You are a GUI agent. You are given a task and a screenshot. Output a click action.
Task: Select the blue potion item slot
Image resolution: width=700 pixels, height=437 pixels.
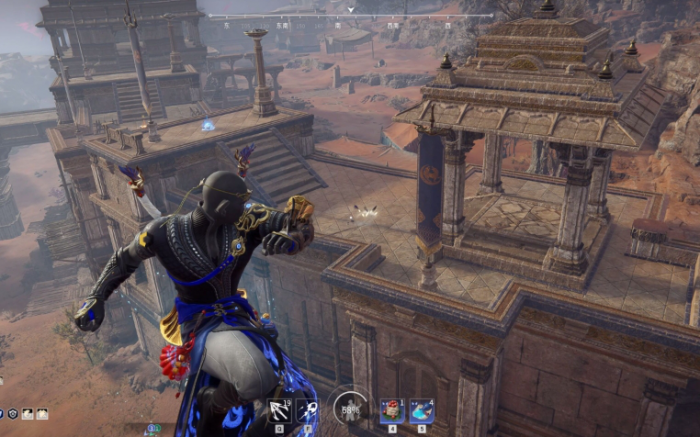[x=421, y=411]
